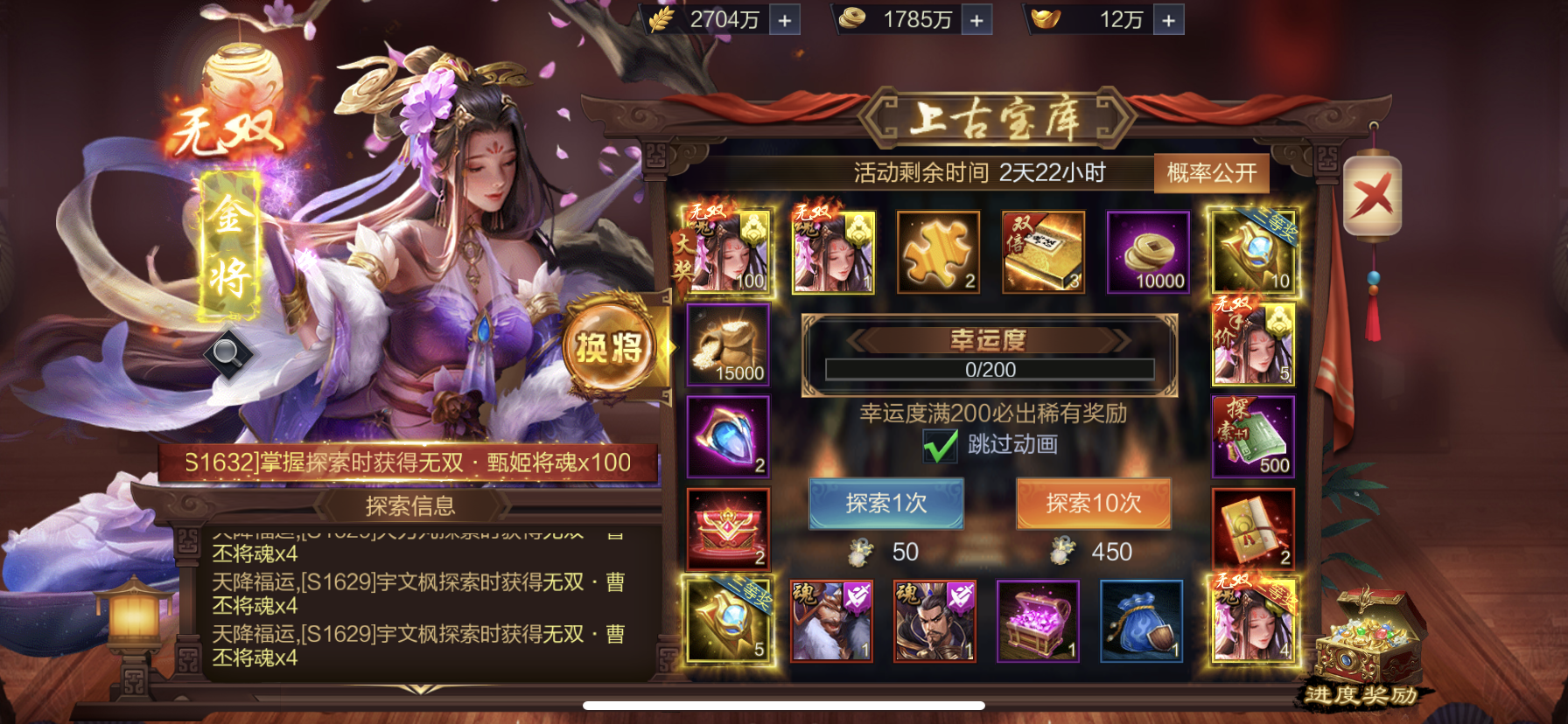Click the blue gem 三等奖 reward icon

1253,253
